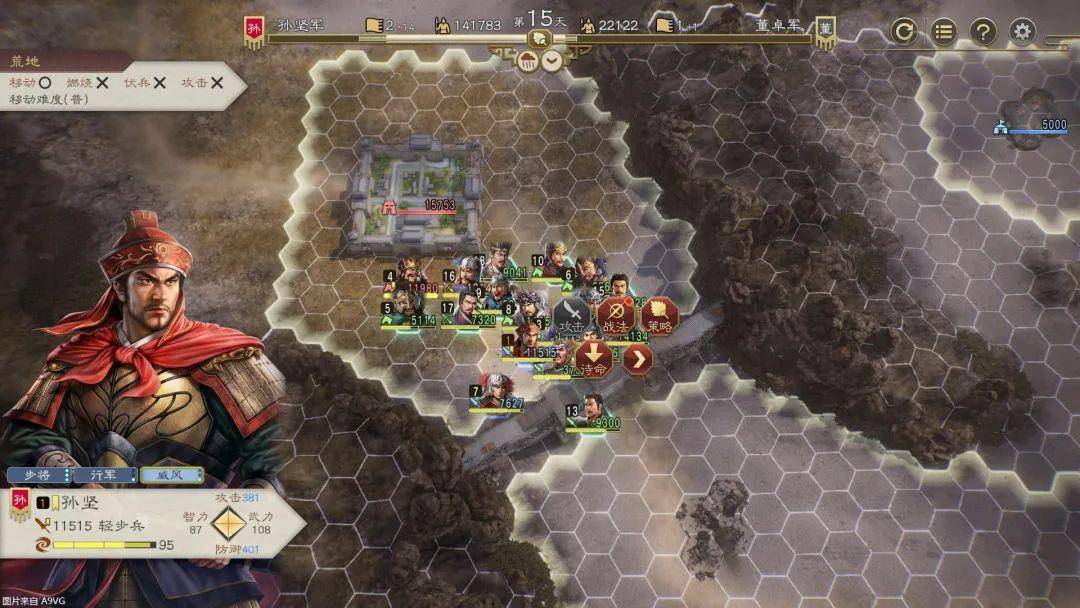Expand the down-chevron under the day counter
This screenshot has width=1080, height=608.
click(x=551, y=61)
